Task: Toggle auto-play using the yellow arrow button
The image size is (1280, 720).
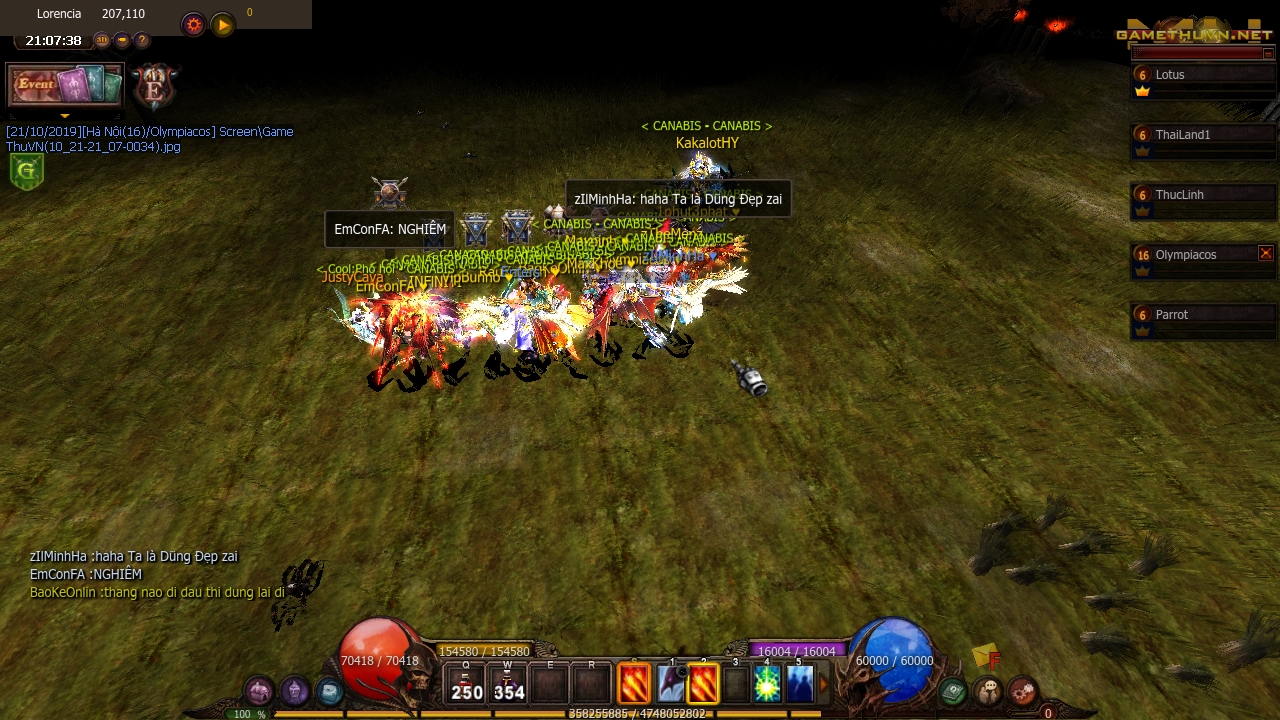Action: [221, 24]
